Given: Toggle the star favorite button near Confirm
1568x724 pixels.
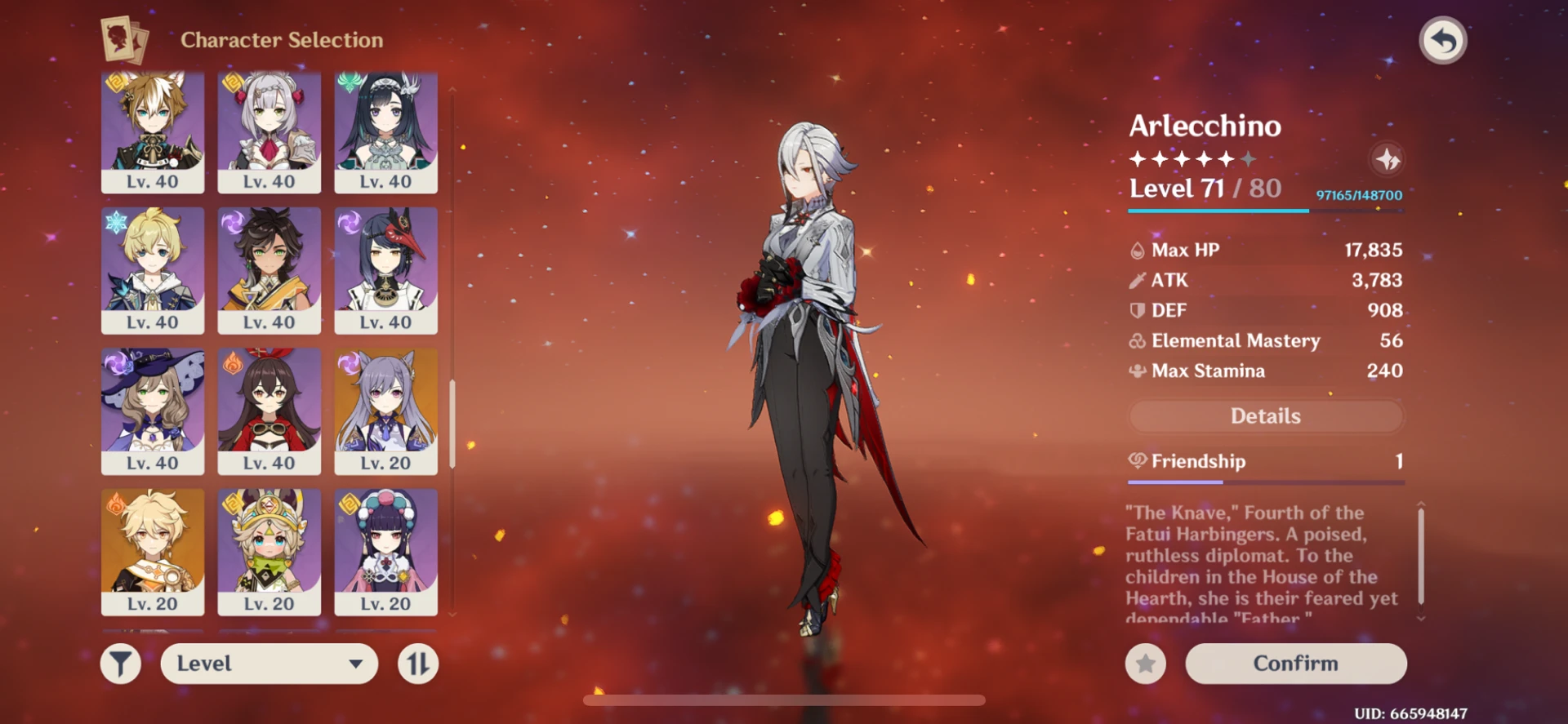Looking at the screenshot, I should tap(1145, 664).
